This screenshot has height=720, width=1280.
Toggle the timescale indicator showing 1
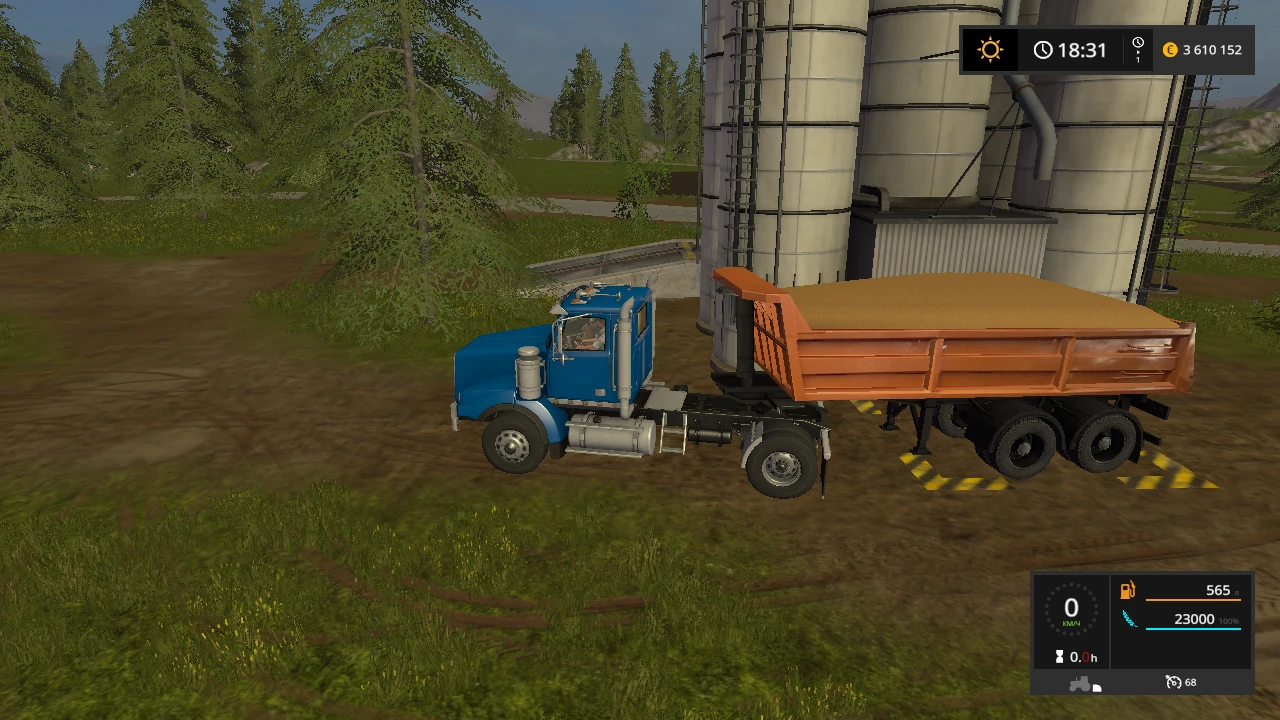(x=1138, y=50)
